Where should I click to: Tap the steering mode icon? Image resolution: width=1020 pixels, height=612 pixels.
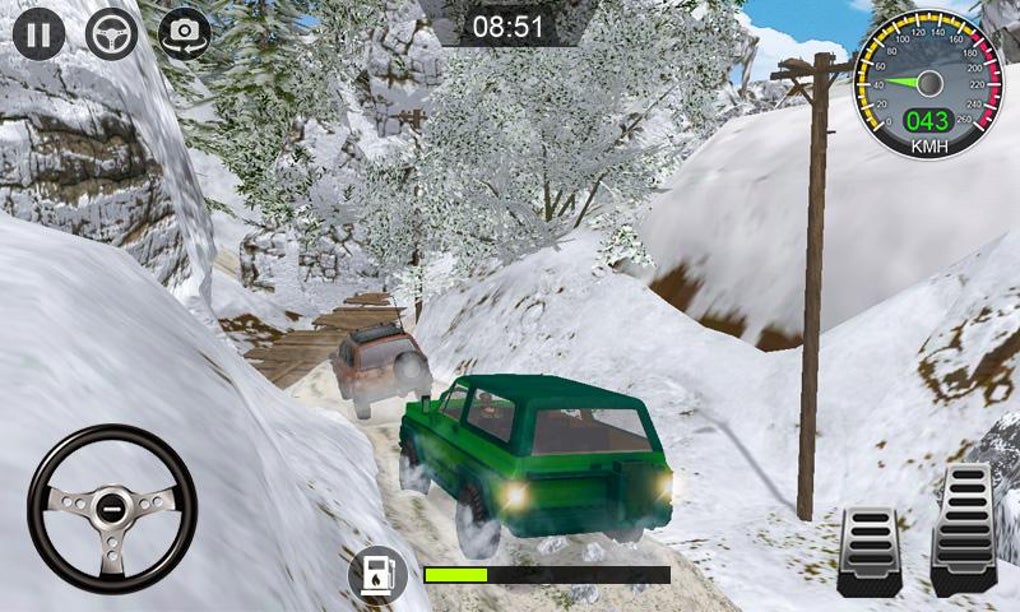pos(111,34)
